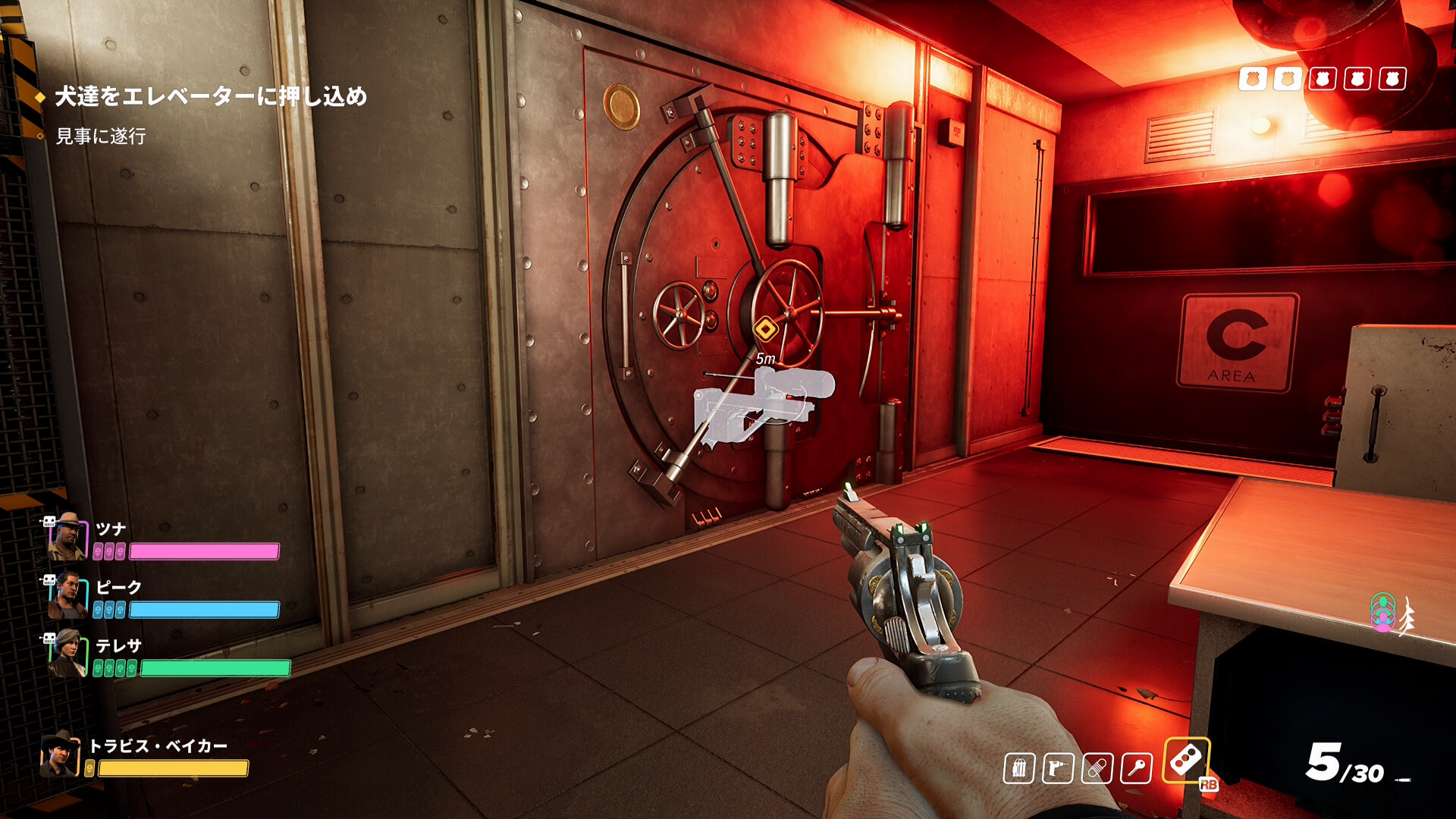Image resolution: width=1456 pixels, height=819 pixels.
Task: Select the rope coil item slot
Action: [x=1097, y=769]
